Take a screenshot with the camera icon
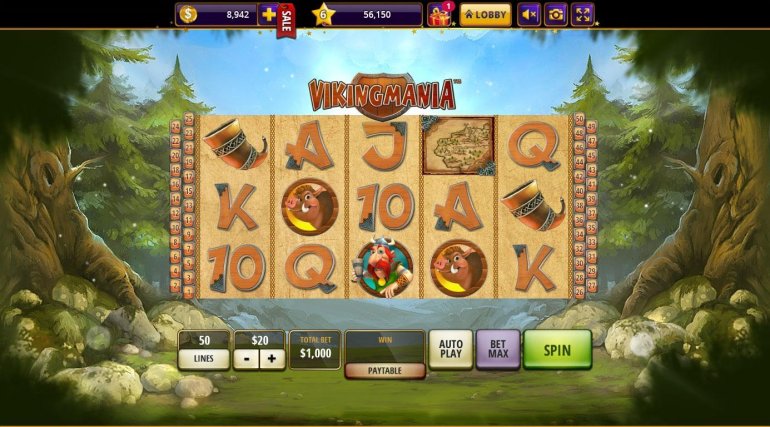Viewport: 770px width, 427px height. tap(555, 15)
